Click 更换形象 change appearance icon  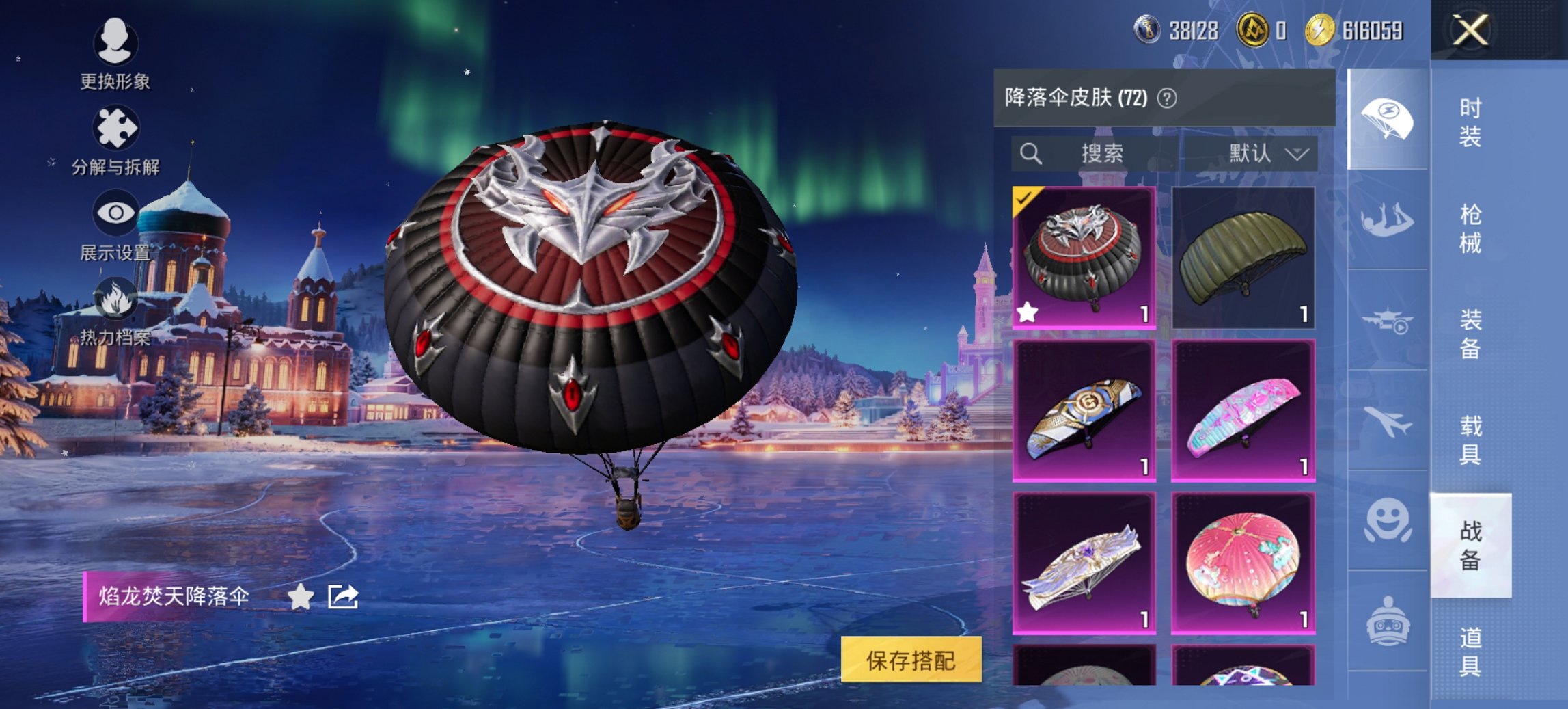(116, 42)
